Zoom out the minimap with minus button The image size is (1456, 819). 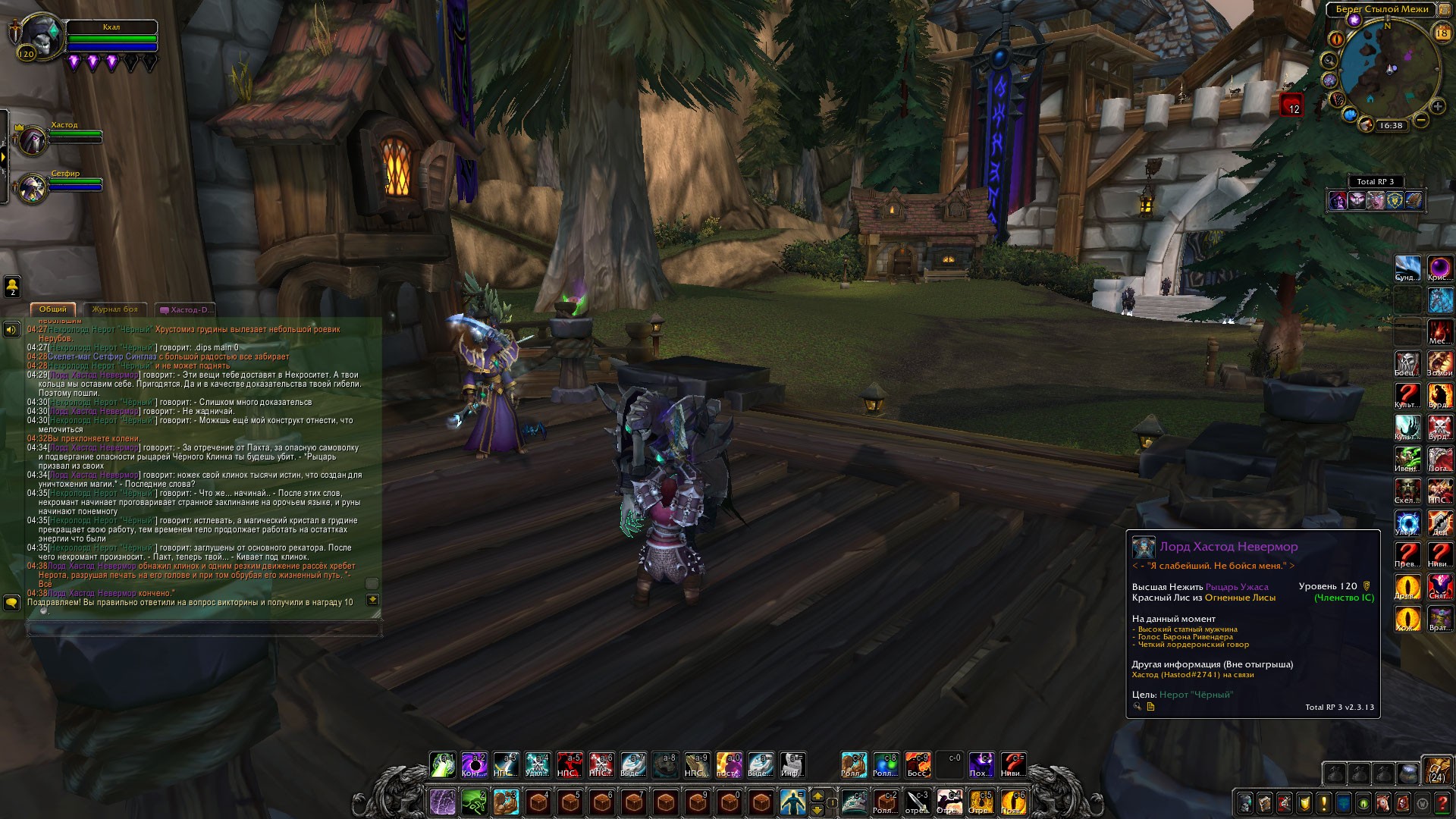pos(1421,121)
